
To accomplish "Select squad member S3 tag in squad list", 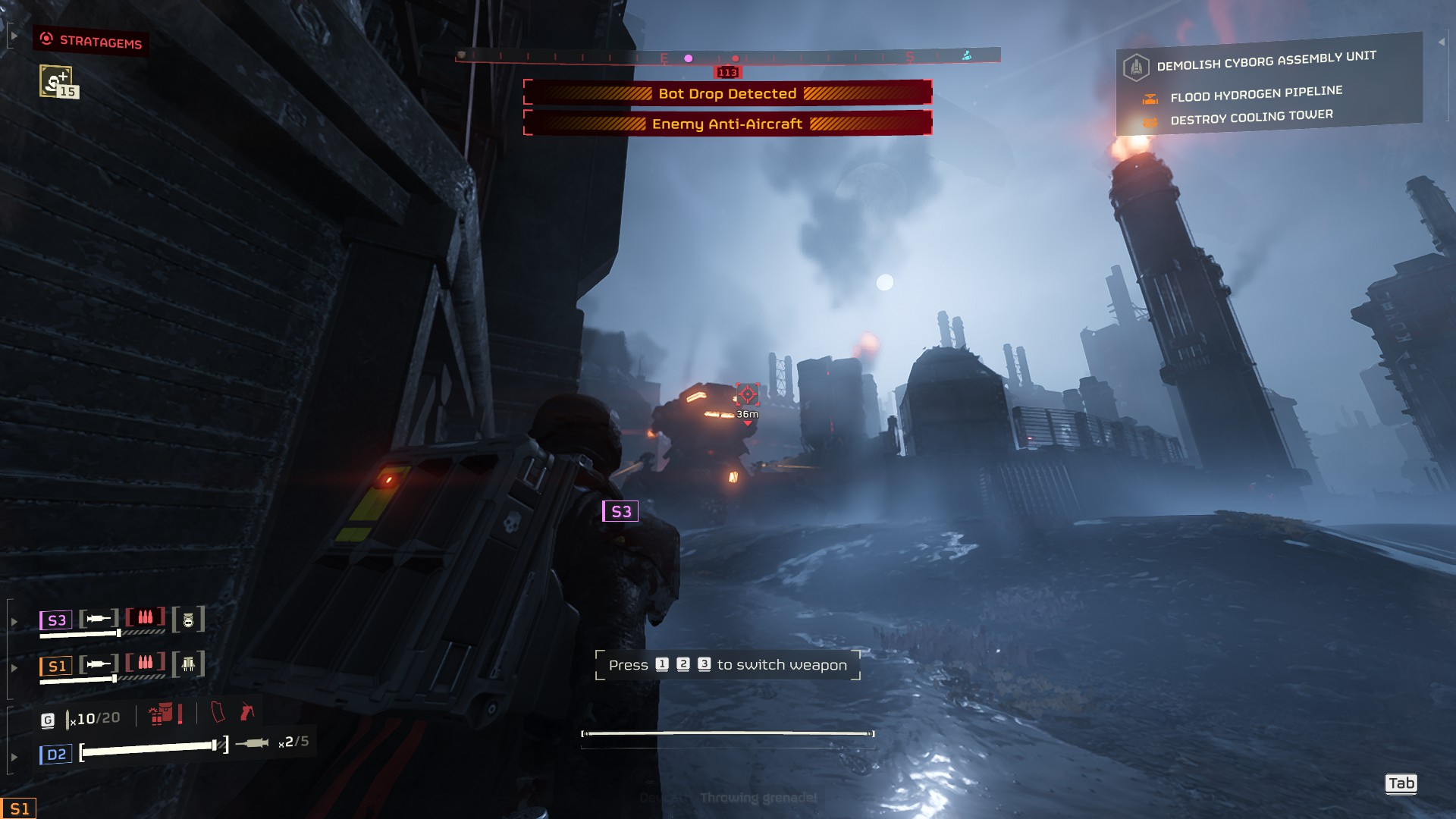I will pos(56,620).
